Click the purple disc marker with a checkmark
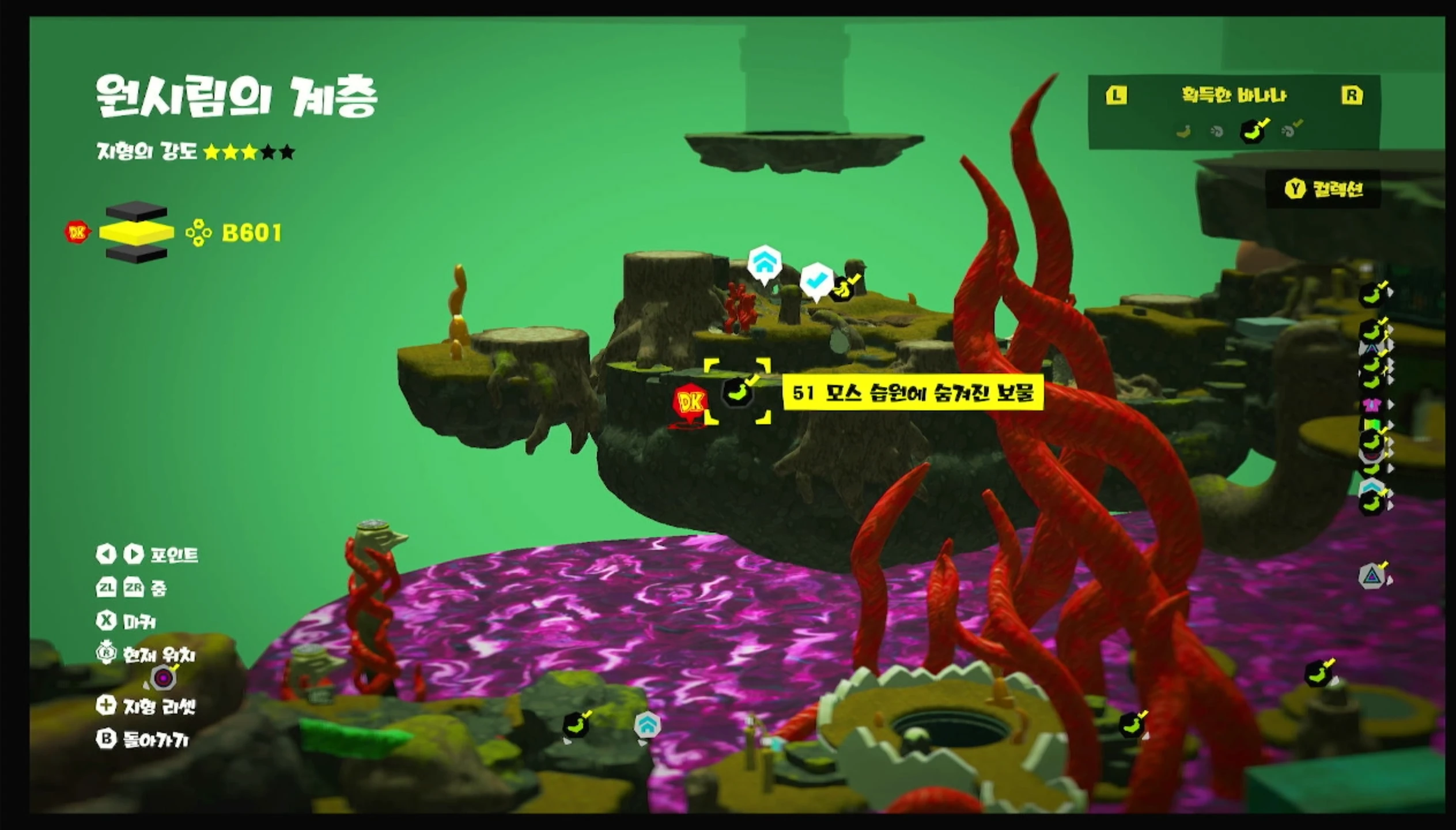 point(164,678)
